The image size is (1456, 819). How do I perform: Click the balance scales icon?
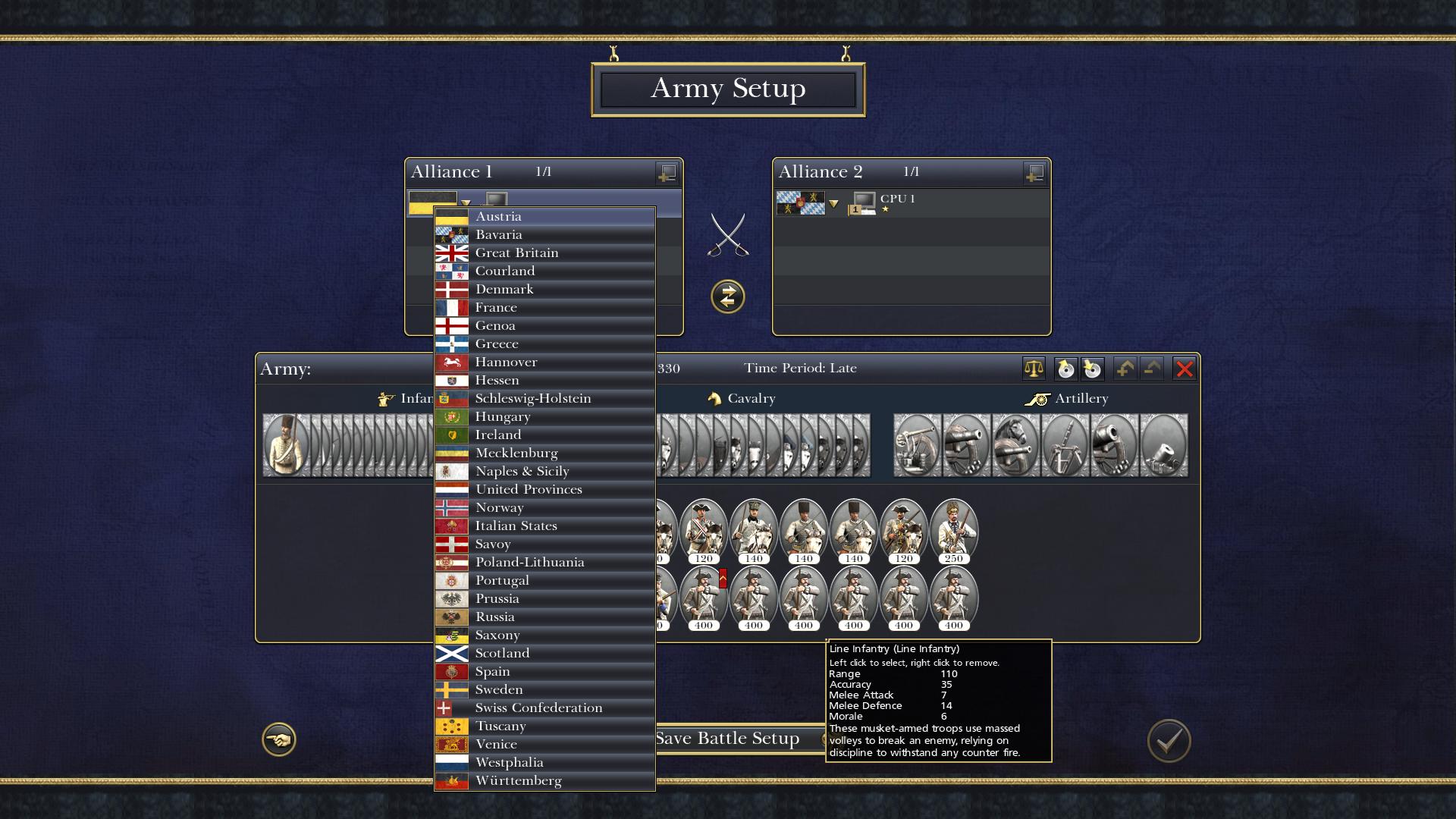1034,369
